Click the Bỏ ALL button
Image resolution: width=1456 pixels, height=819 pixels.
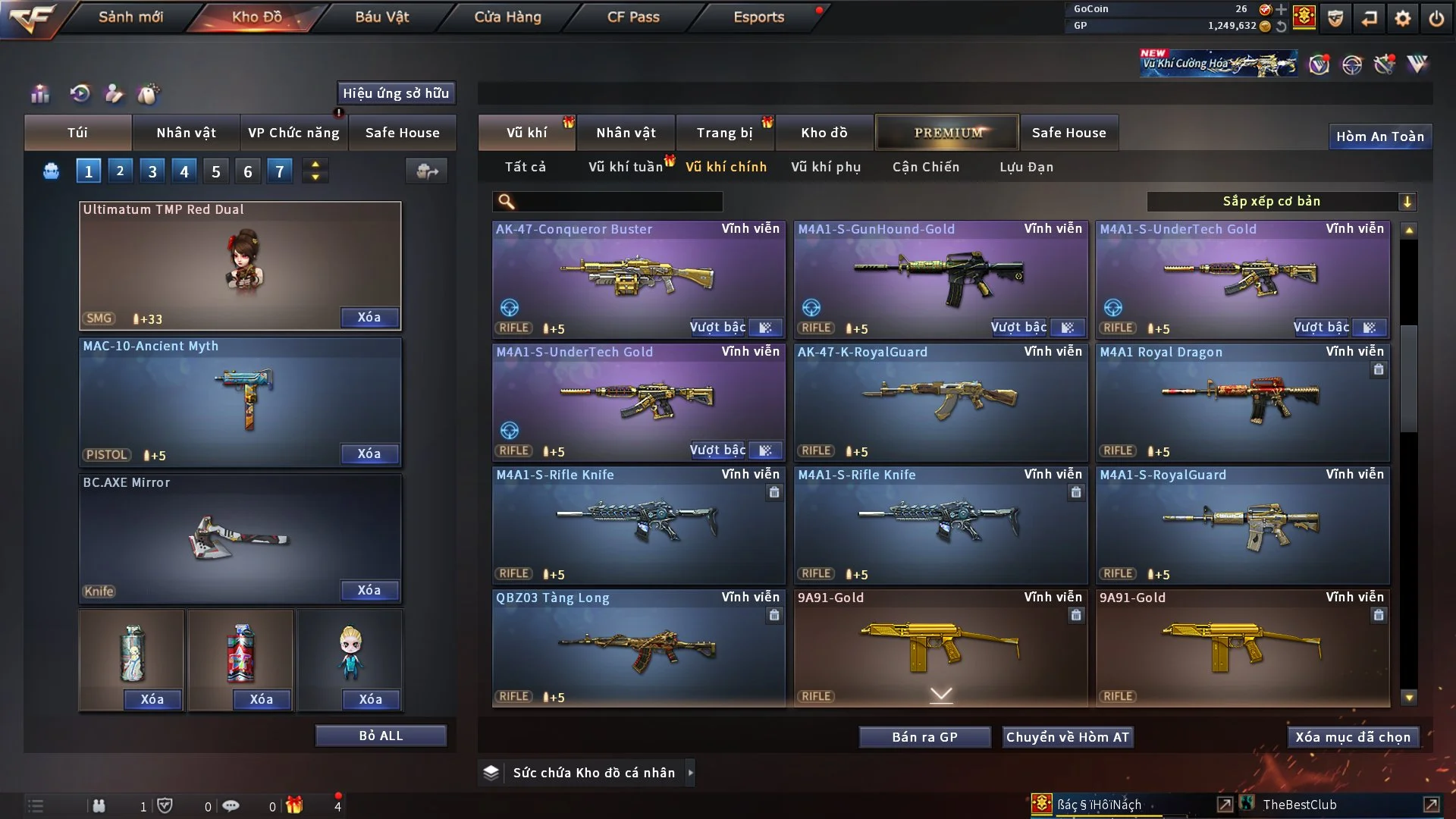[x=381, y=735]
